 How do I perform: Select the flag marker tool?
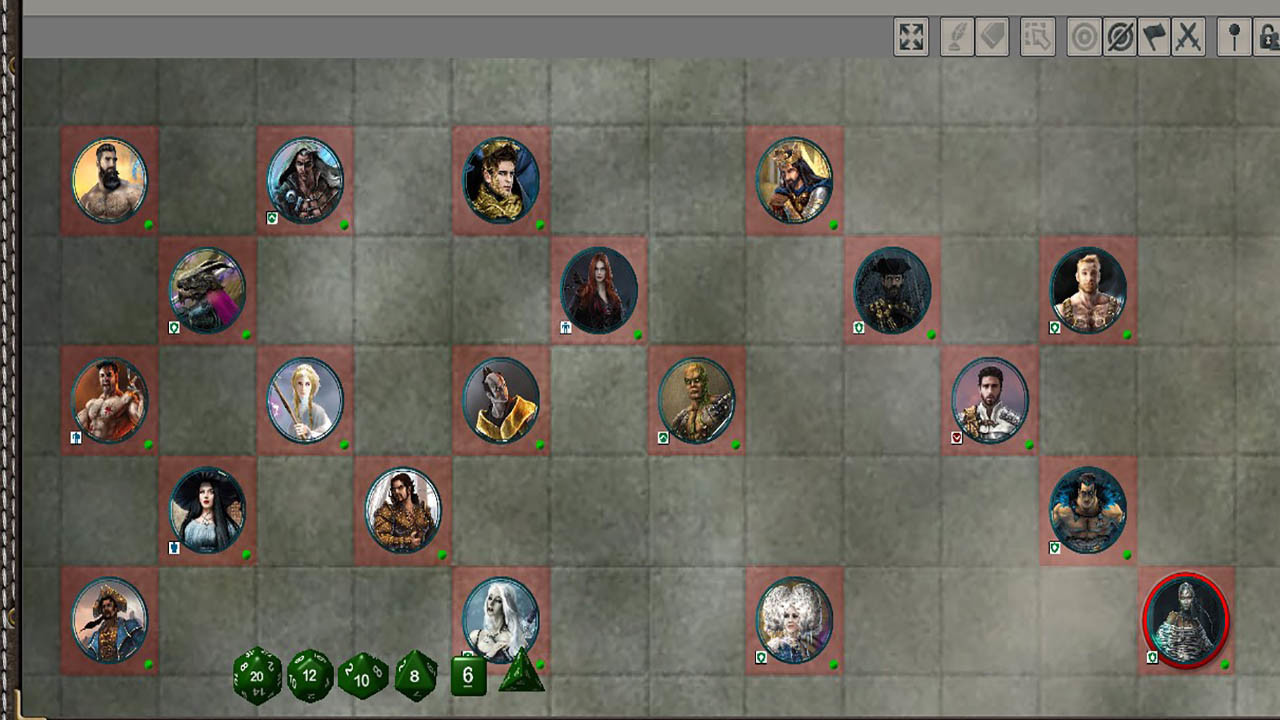pyautogui.click(x=1156, y=37)
